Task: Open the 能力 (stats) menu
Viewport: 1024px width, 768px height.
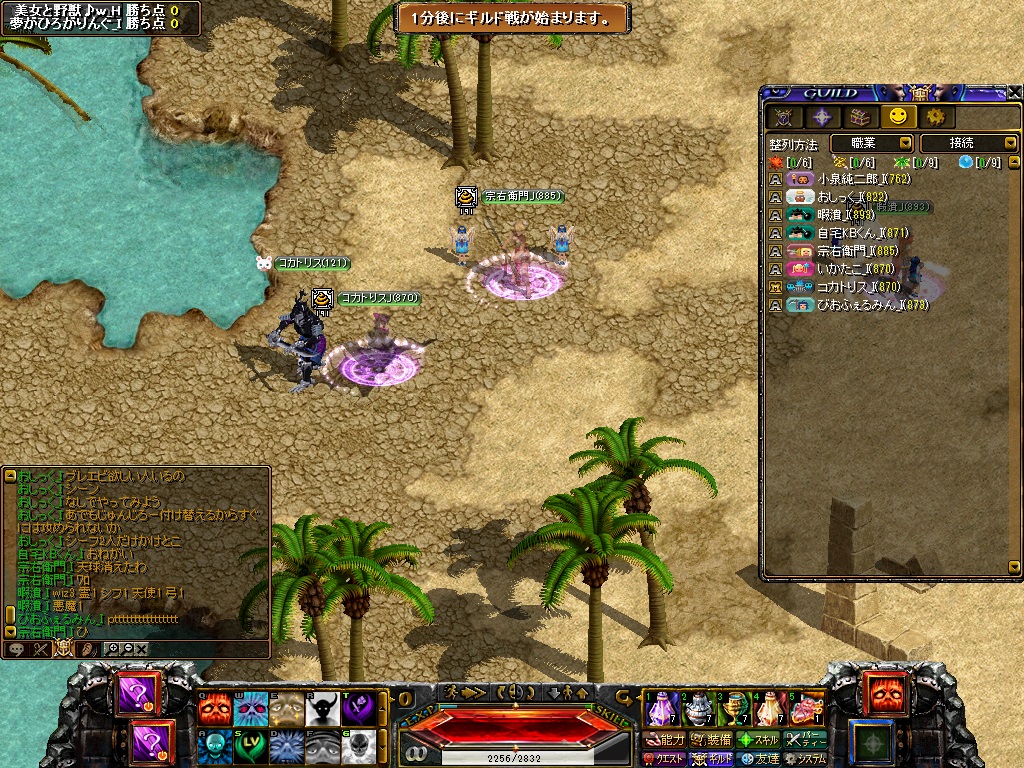Action: (x=666, y=740)
